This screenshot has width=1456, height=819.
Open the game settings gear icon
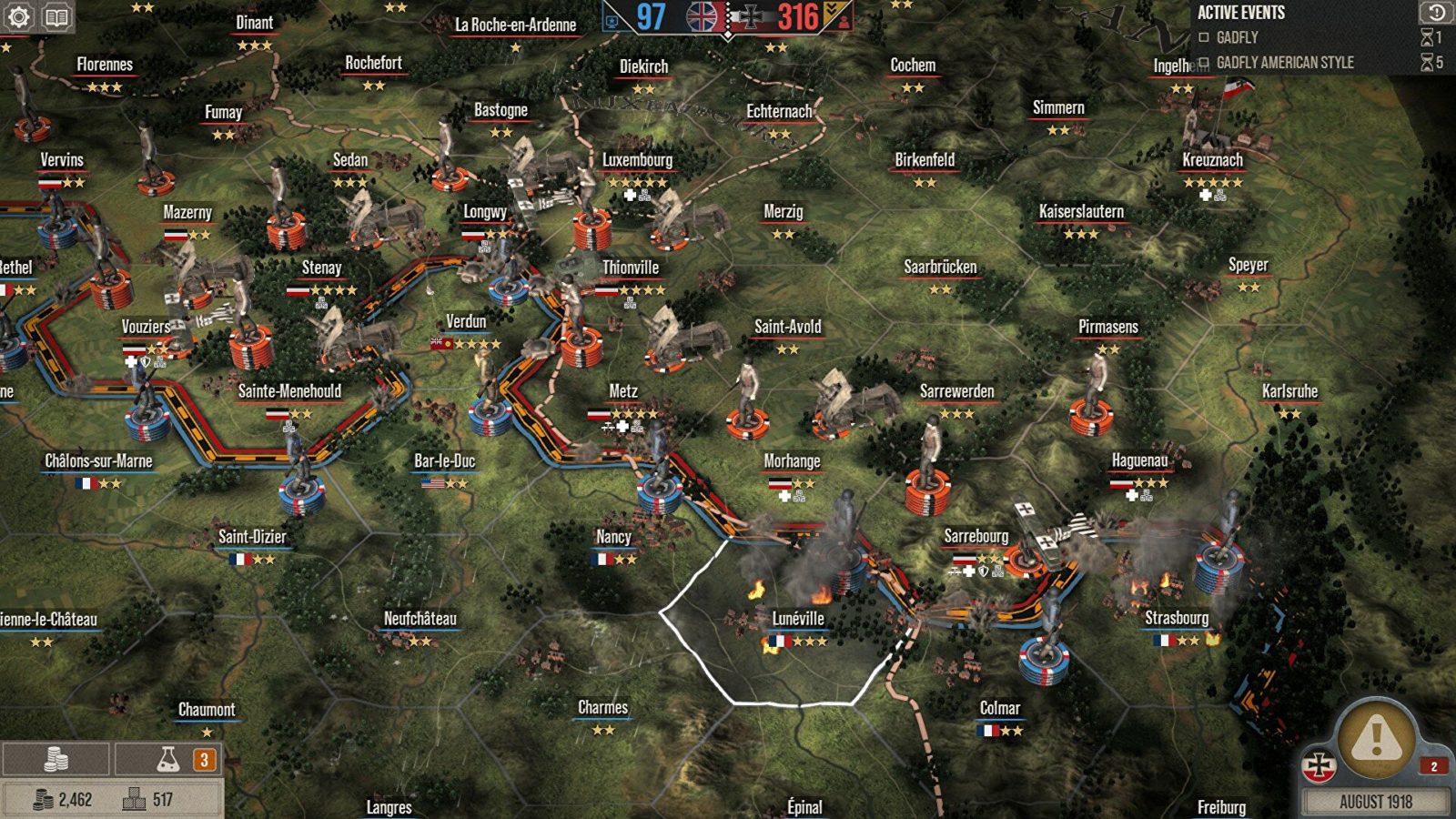tap(18, 15)
